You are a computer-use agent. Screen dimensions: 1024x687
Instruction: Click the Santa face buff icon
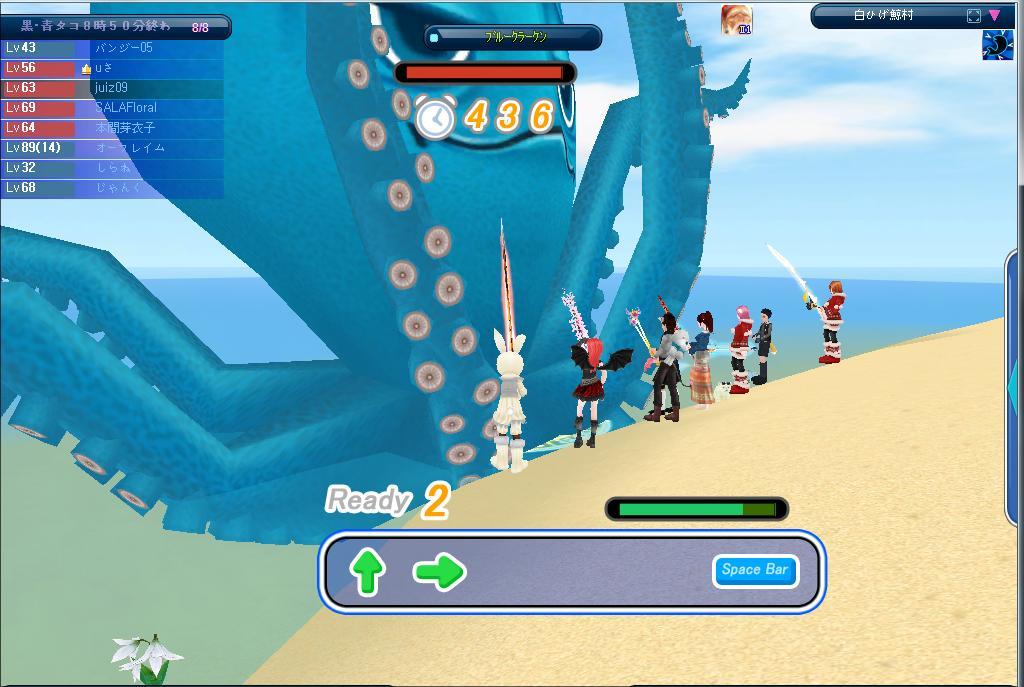point(736,20)
